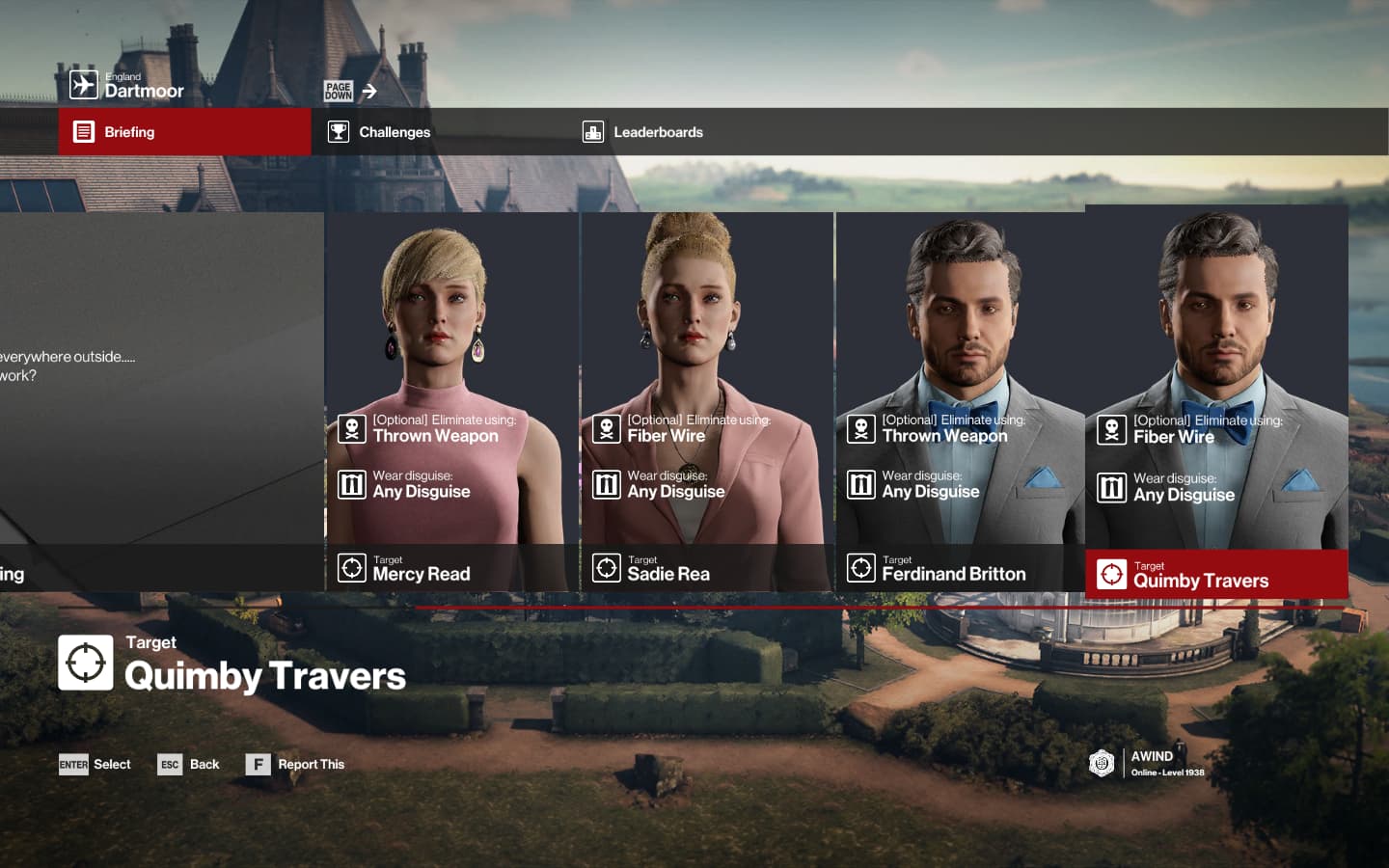Click the Back button
Image resolution: width=1389 pixels, height=868 pixels.
tap(189, 765)
